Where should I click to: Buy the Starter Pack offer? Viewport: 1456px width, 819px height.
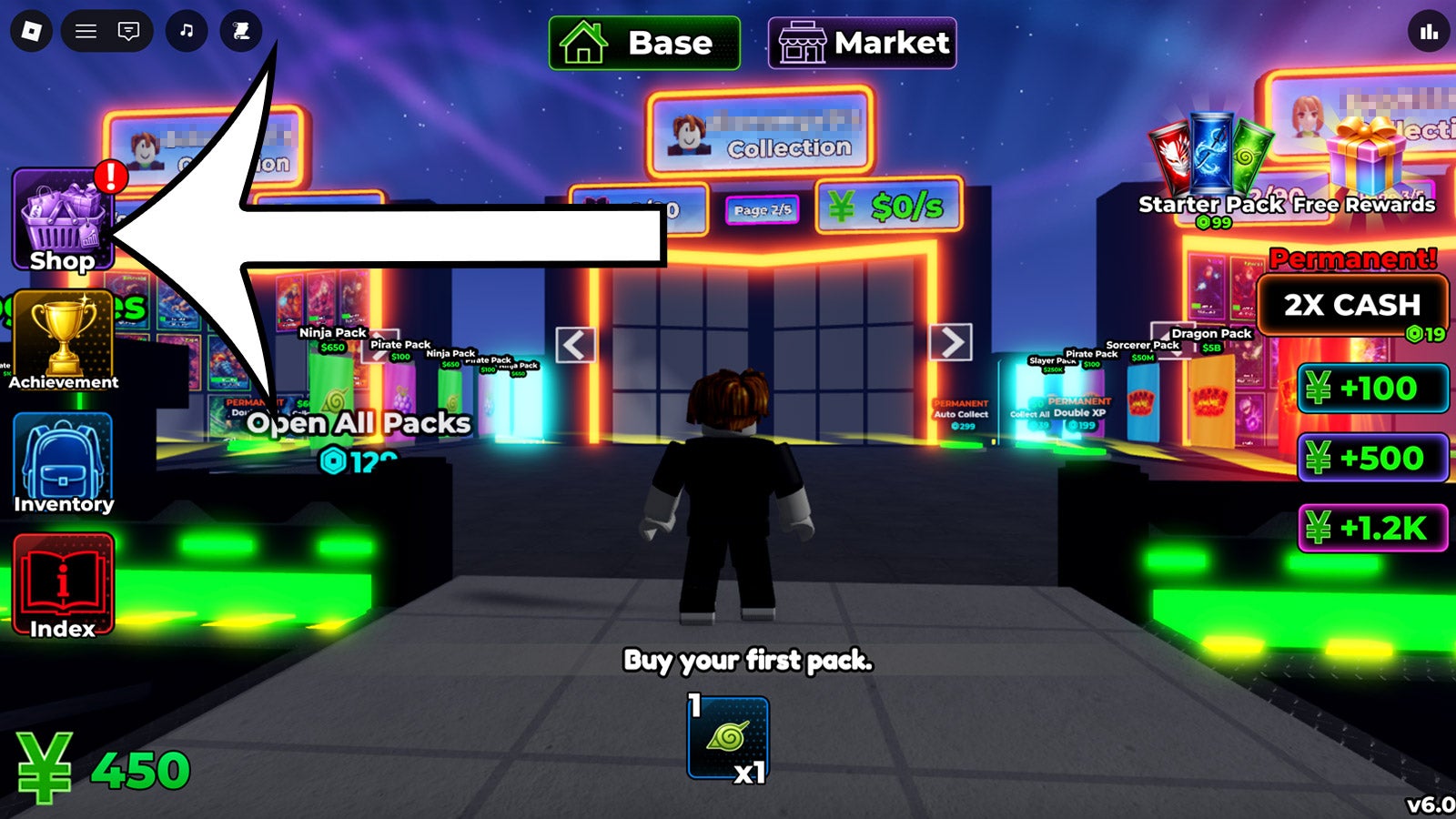click(x=1210, y=170)
